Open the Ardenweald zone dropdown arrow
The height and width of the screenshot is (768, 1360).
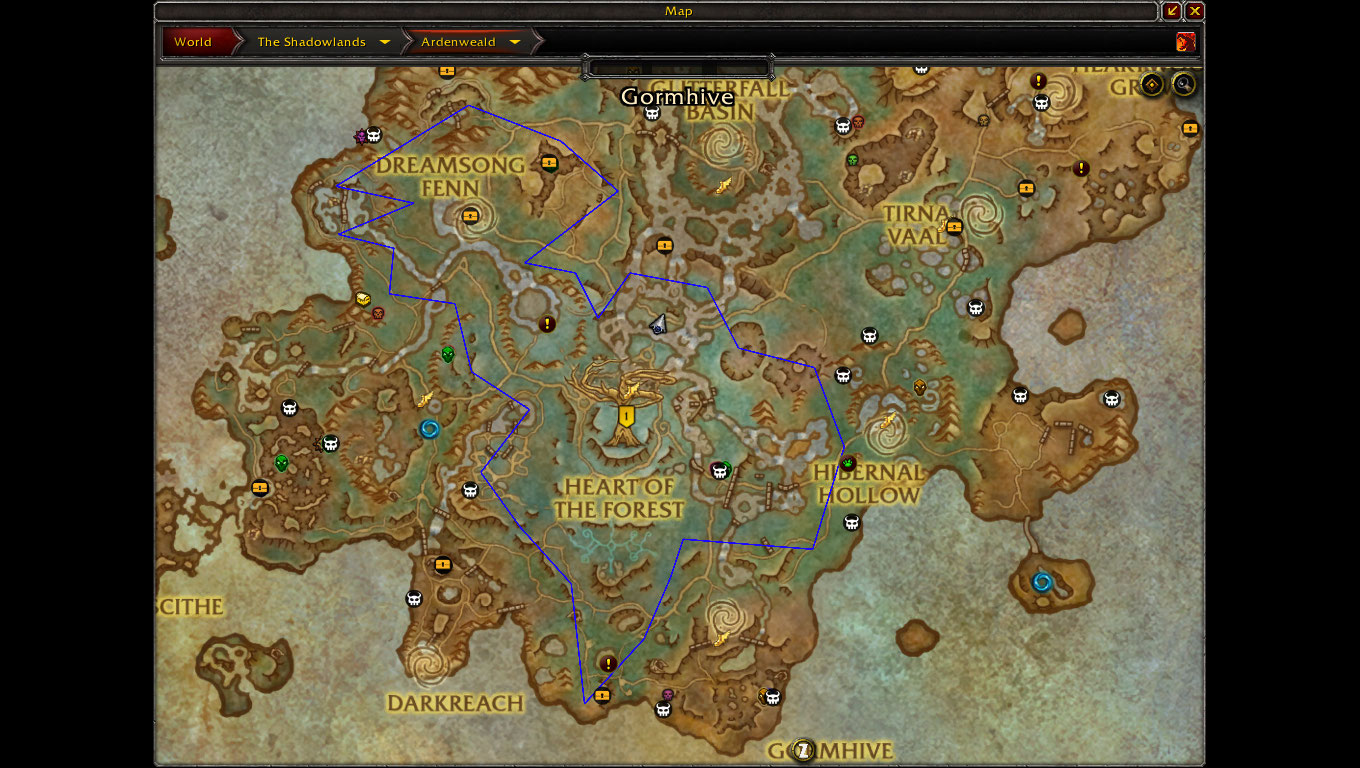pyautogui.click(x=515, y=42)
